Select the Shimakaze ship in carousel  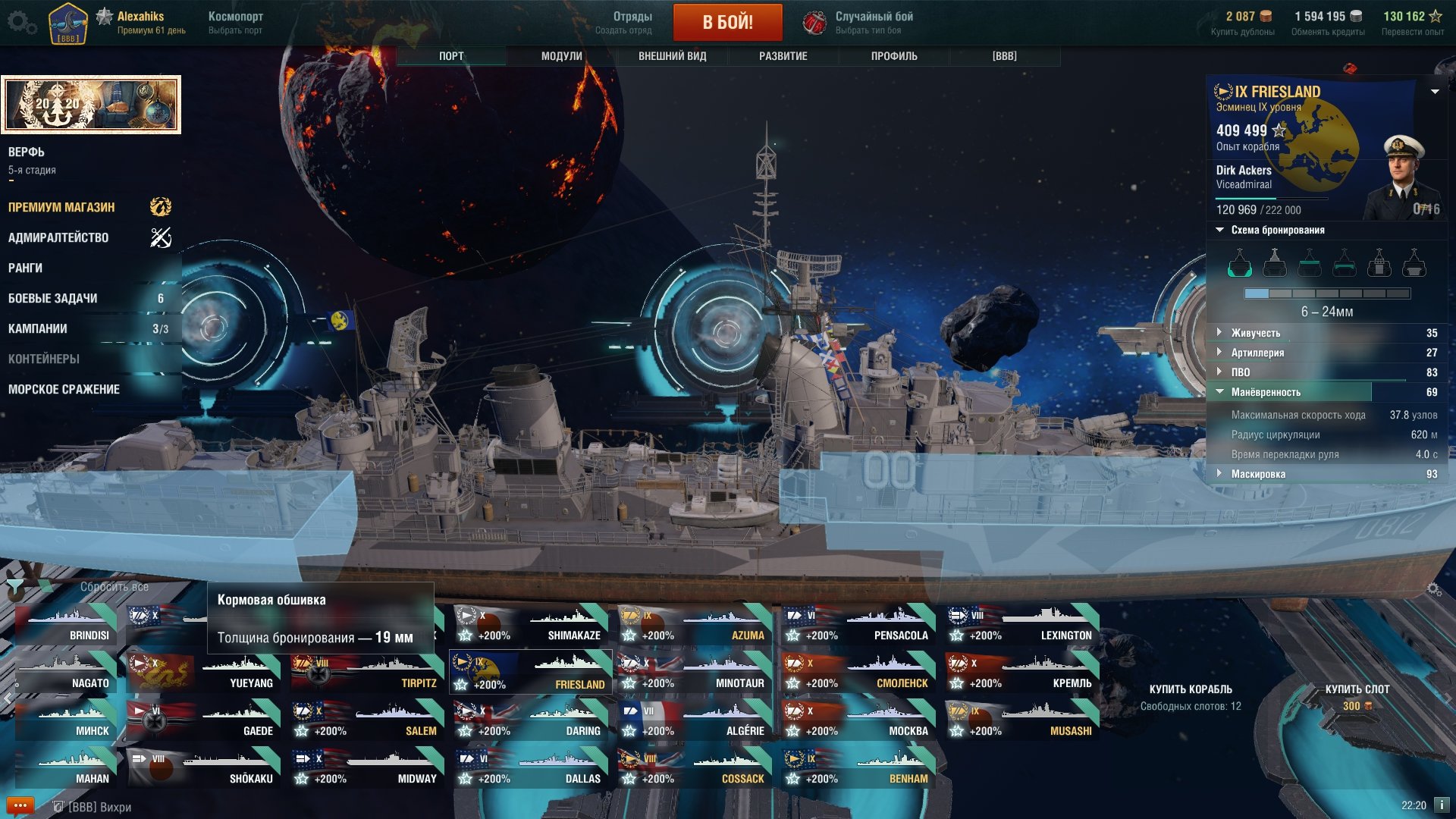[531, 626]
